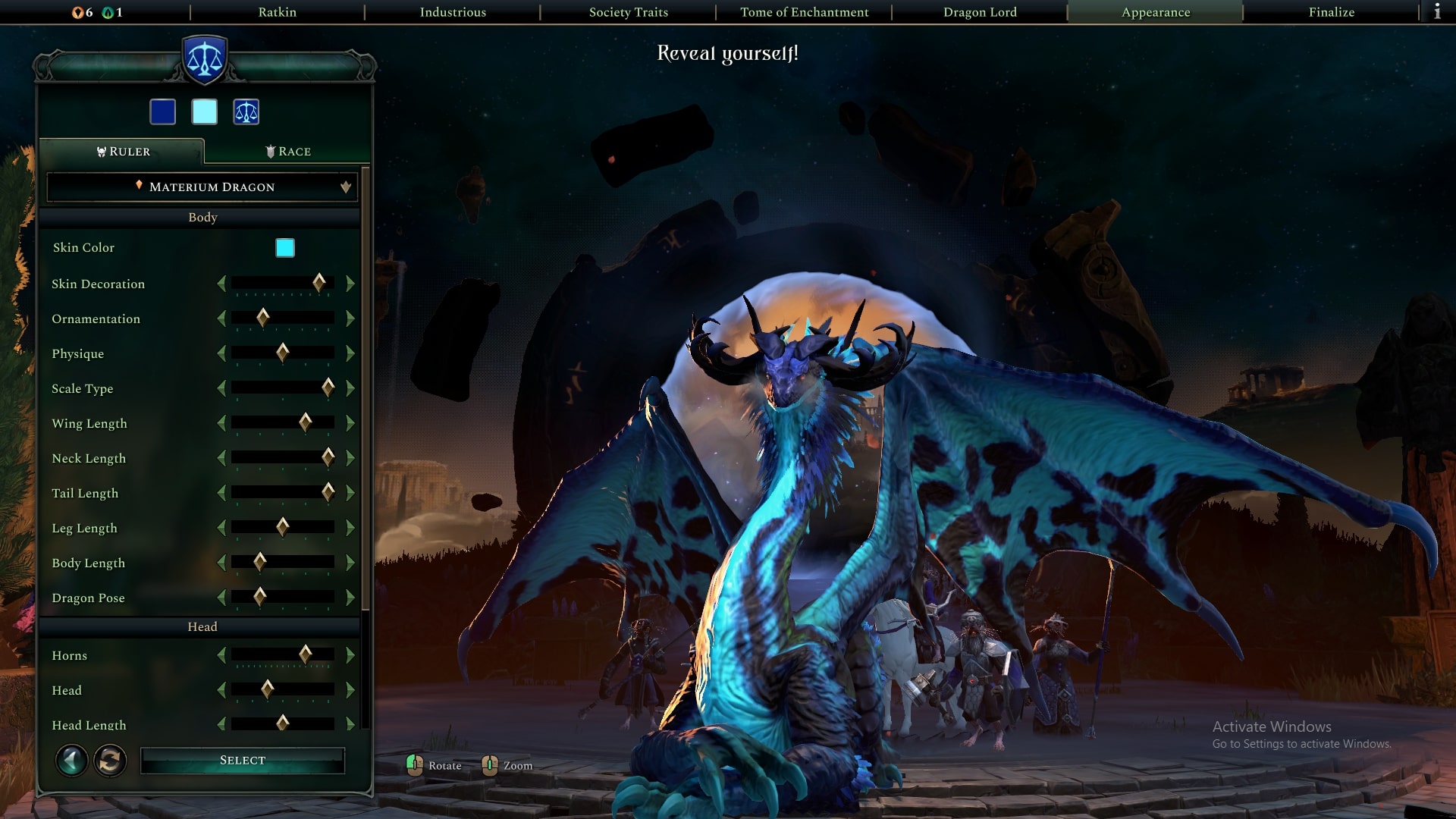Open the Dragon Lord step
The width and height of the screenshot is (1456, 819).
tap(980, 12)
